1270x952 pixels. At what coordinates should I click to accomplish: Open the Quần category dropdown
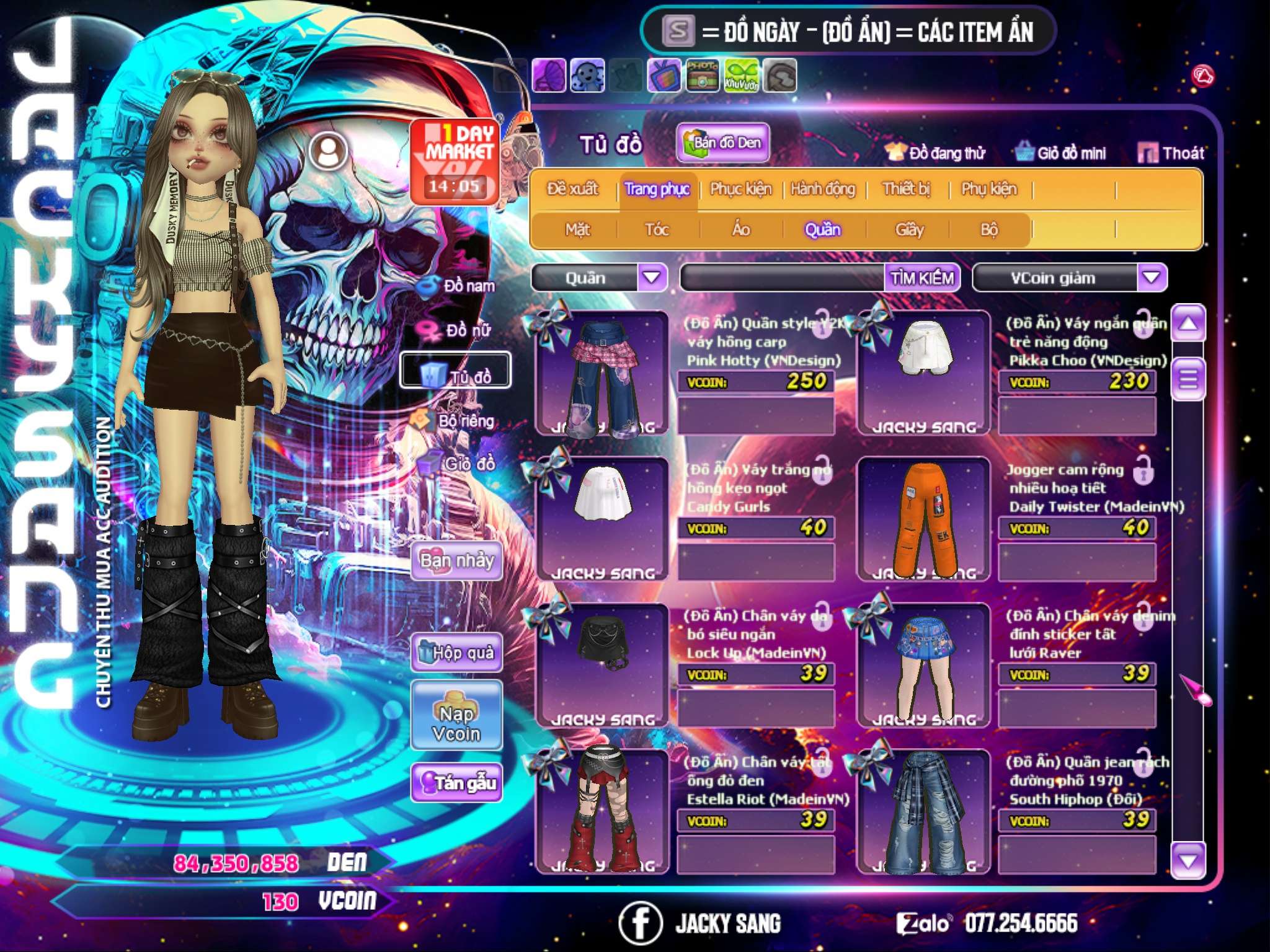pos(652,277)
